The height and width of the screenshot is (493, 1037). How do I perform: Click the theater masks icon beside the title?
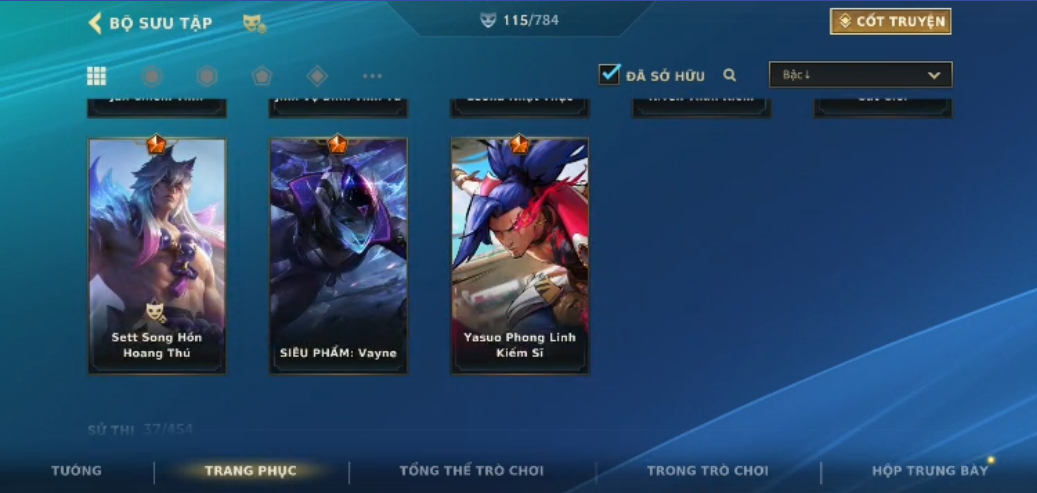click(x=254, y=23)
